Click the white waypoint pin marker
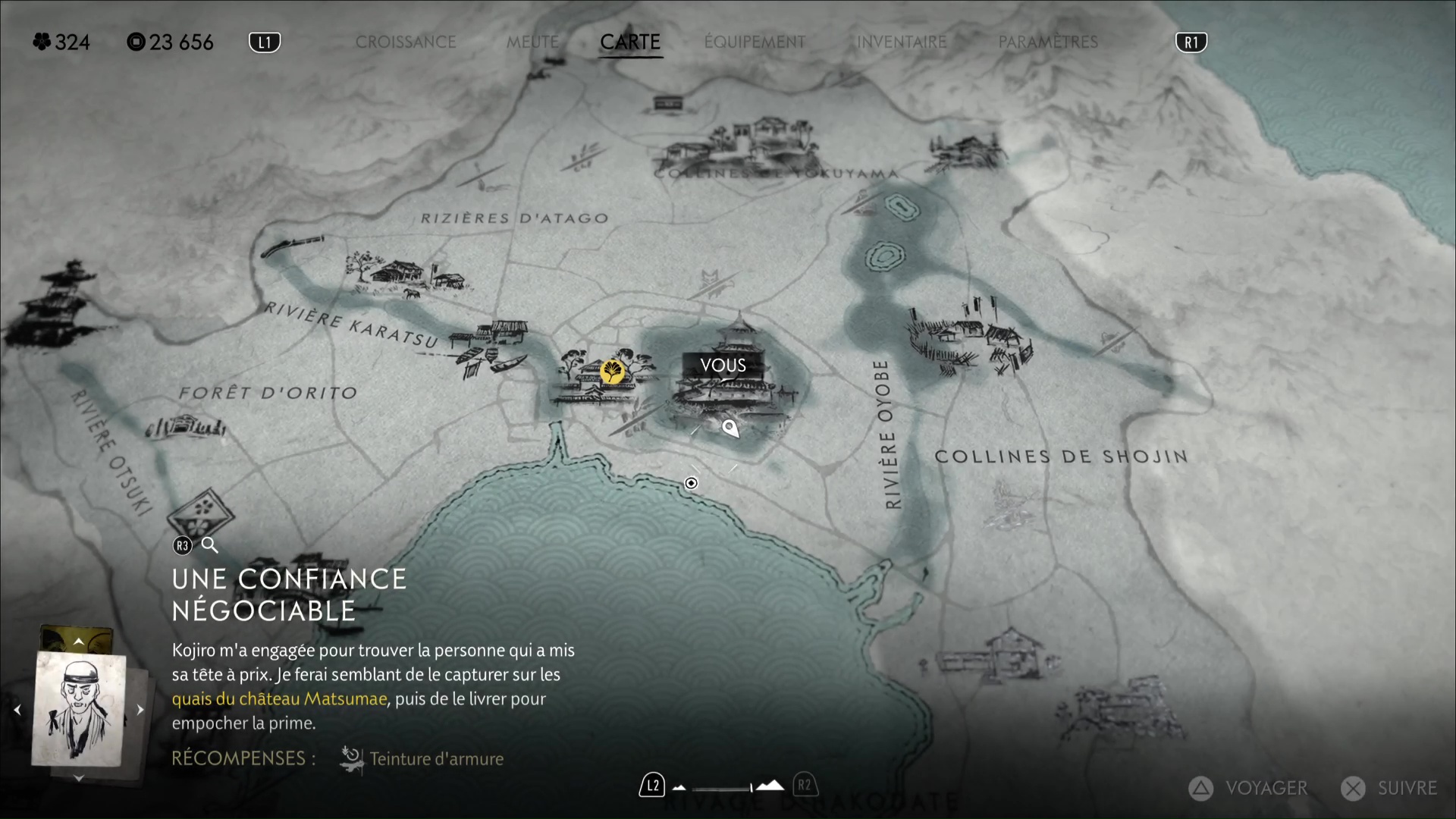 point(730,428)
